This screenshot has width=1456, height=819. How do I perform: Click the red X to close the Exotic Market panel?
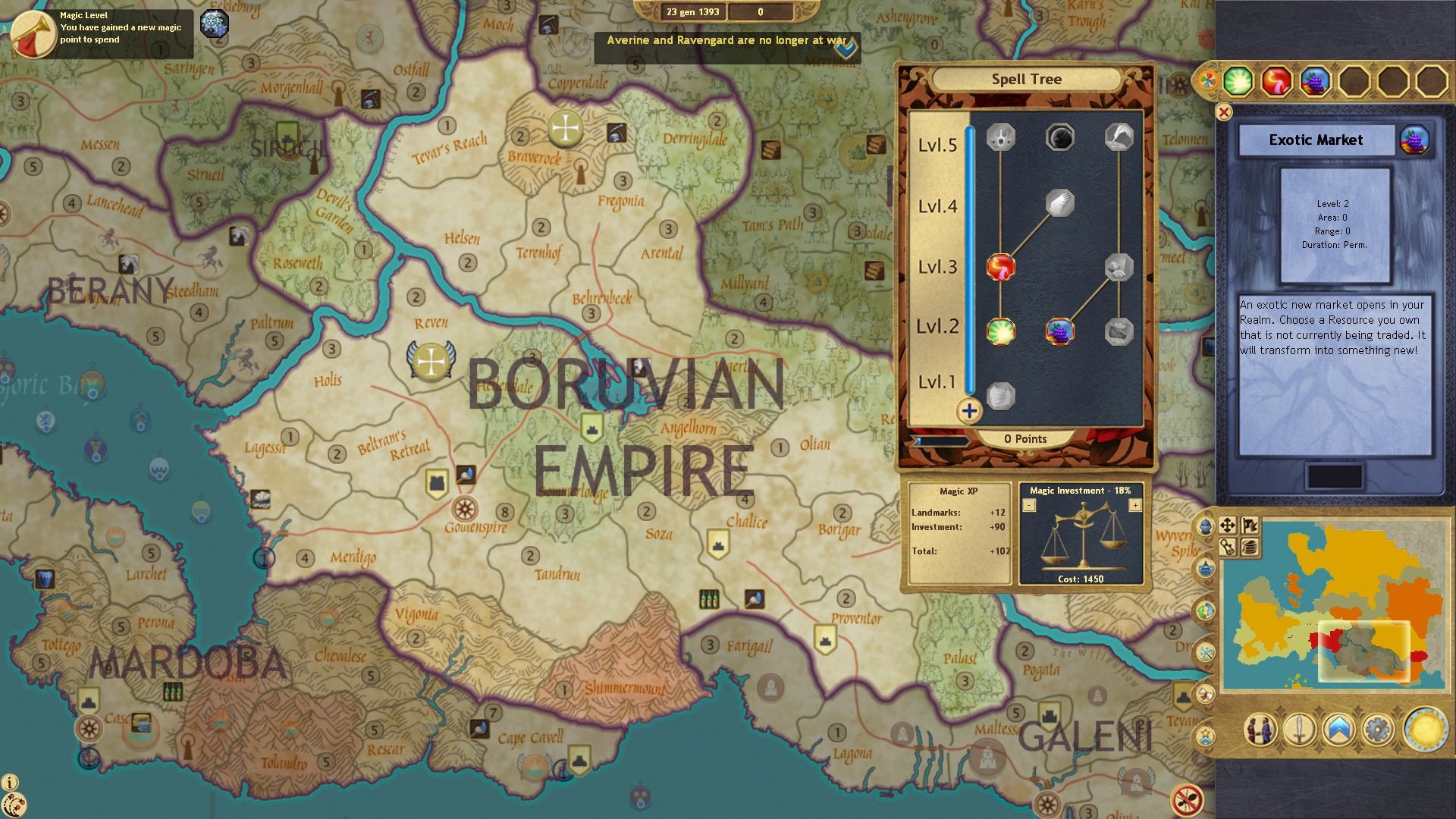[x=1222, y=111]
